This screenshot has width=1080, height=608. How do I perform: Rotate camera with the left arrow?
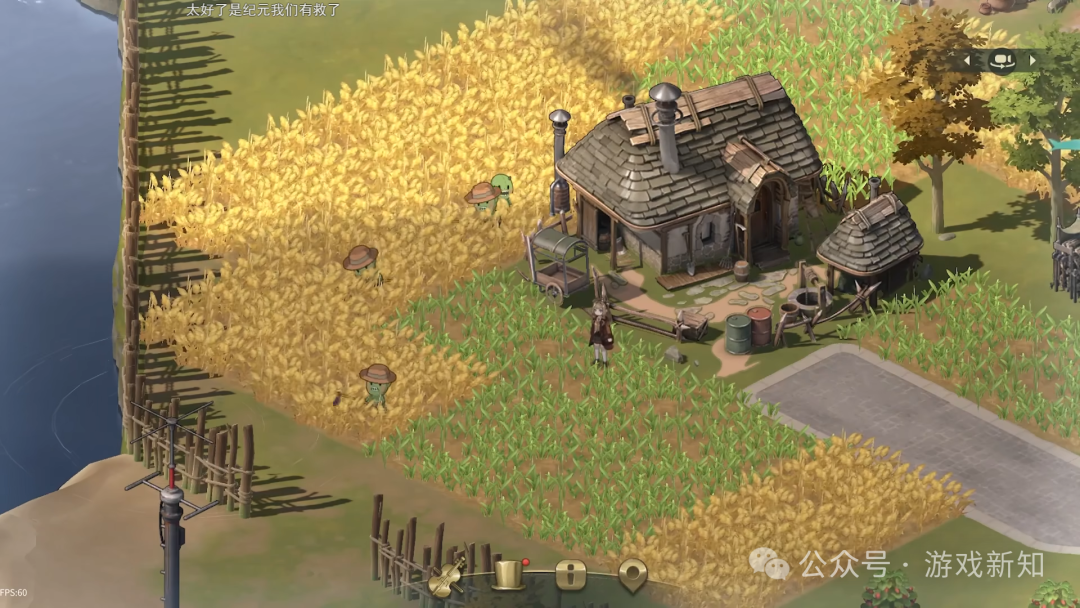point(967,60)
